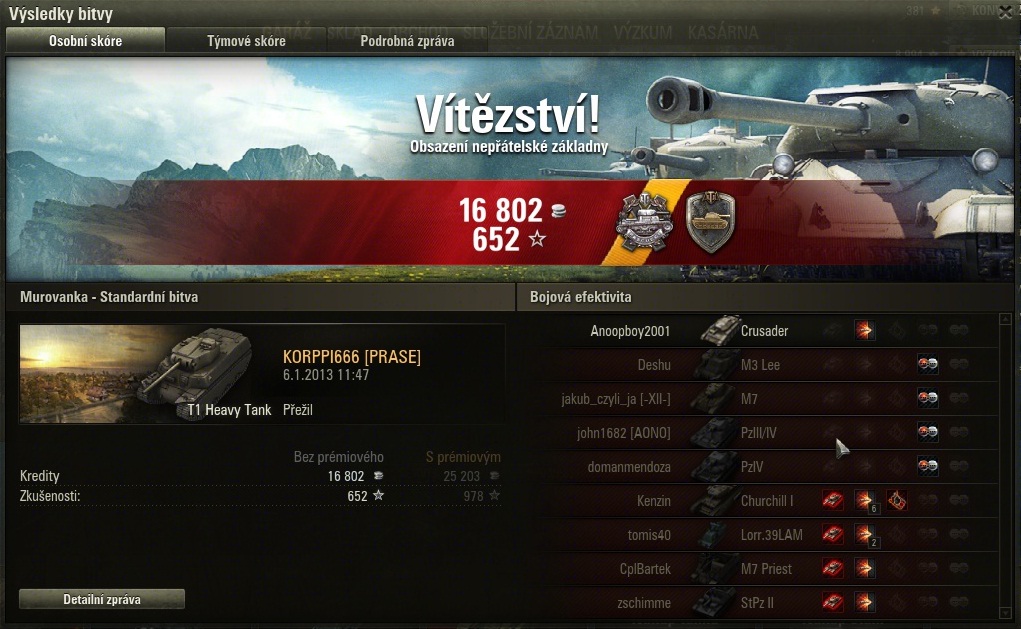The height and width of the screenshot is (629, 1021).
Task: Select the Osobní skóre tab
Action: click(86, 41)
